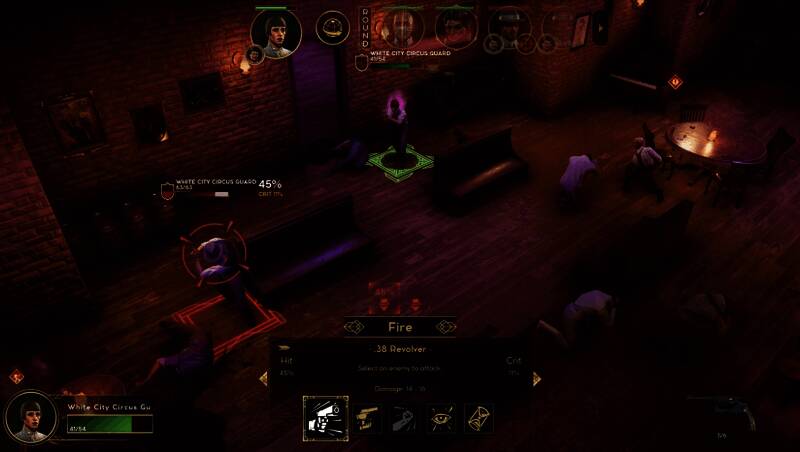Choose the gold pistol ability icon
The image size is (800, 452).
pos(368,417)
